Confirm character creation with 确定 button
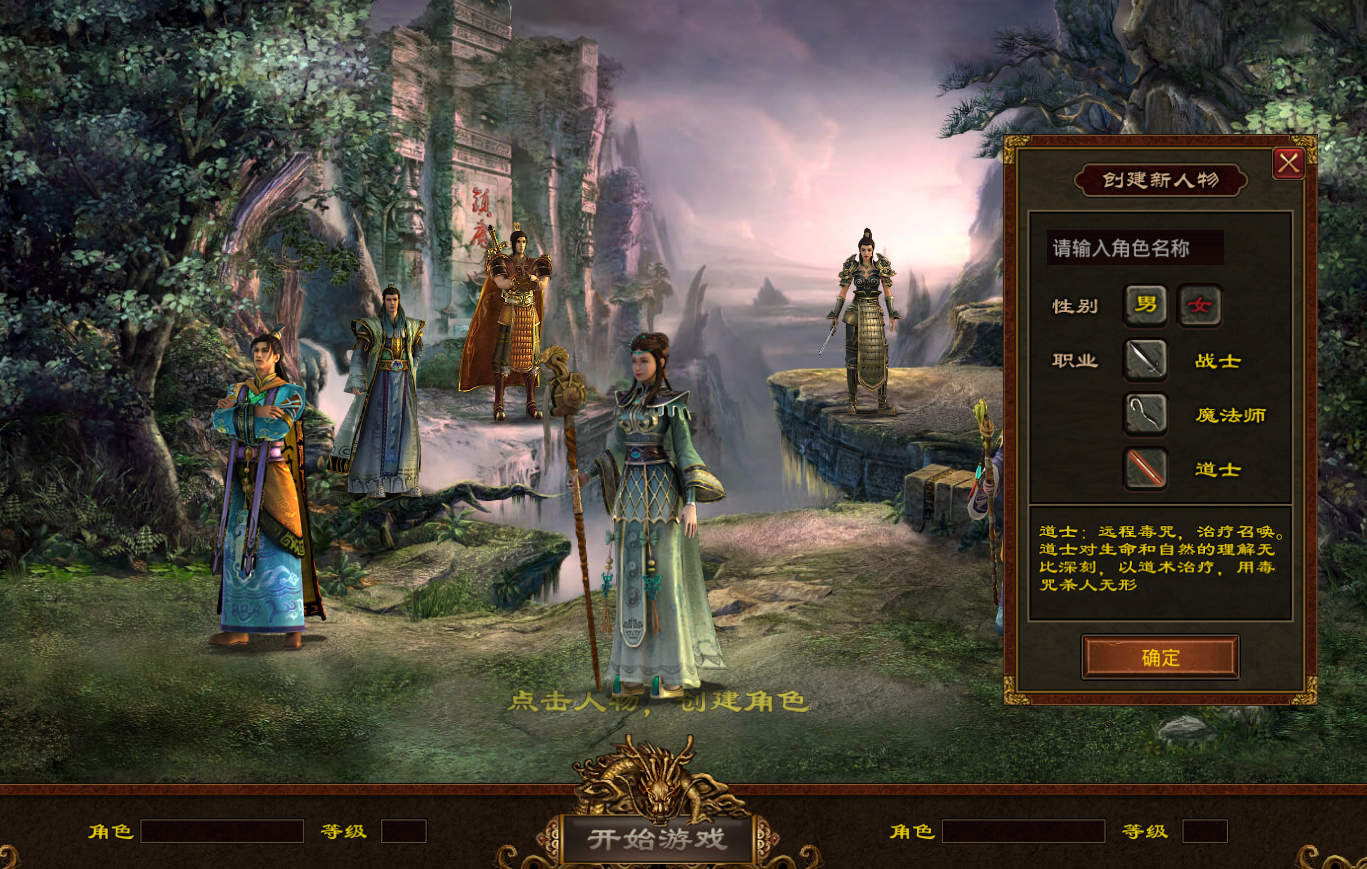 tap(1160, 657)
